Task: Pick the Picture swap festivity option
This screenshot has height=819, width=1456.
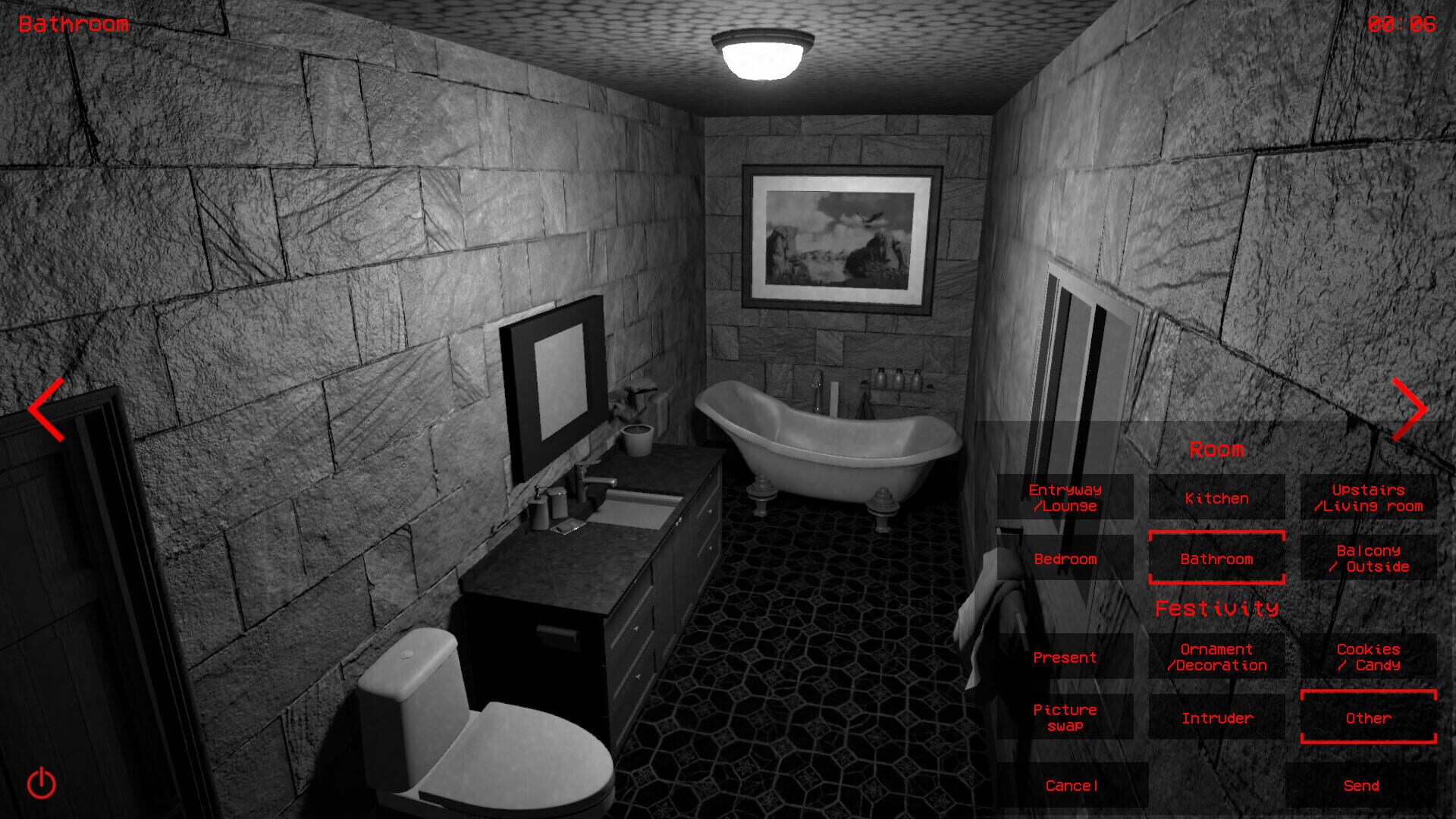Action: (1068, 717)
